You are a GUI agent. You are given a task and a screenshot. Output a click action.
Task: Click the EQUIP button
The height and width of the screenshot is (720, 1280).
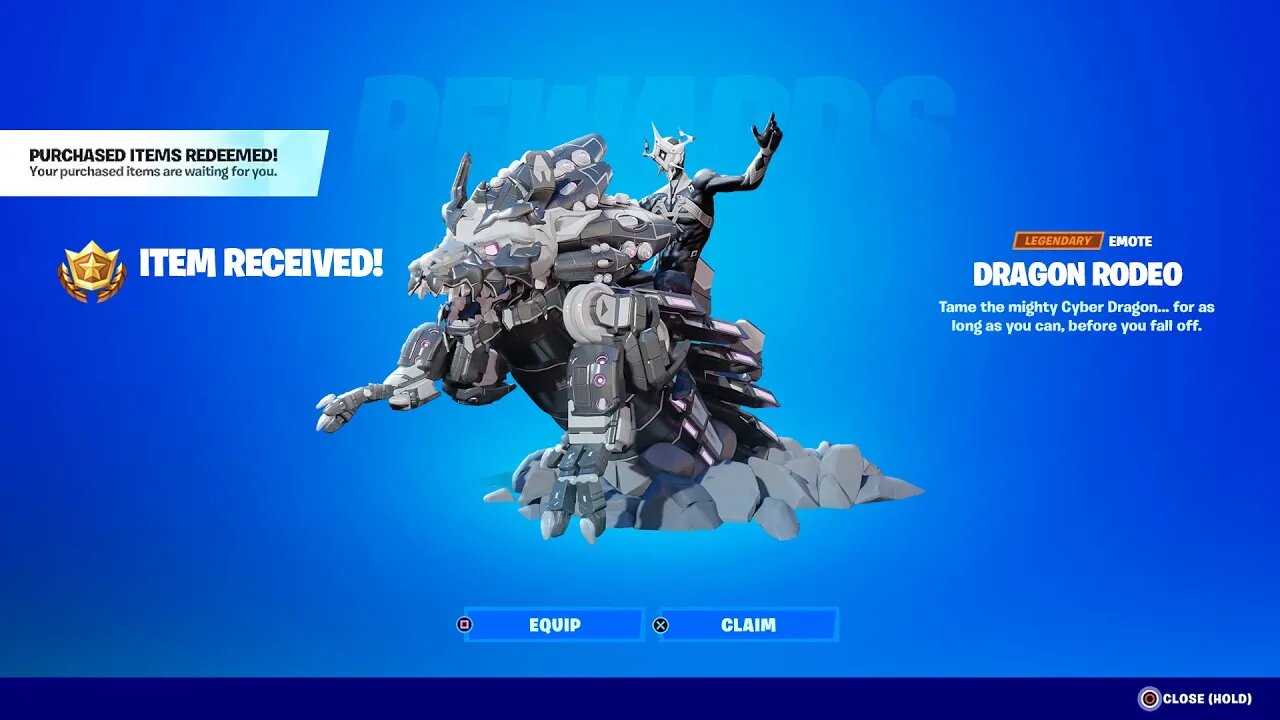point(556,624)
